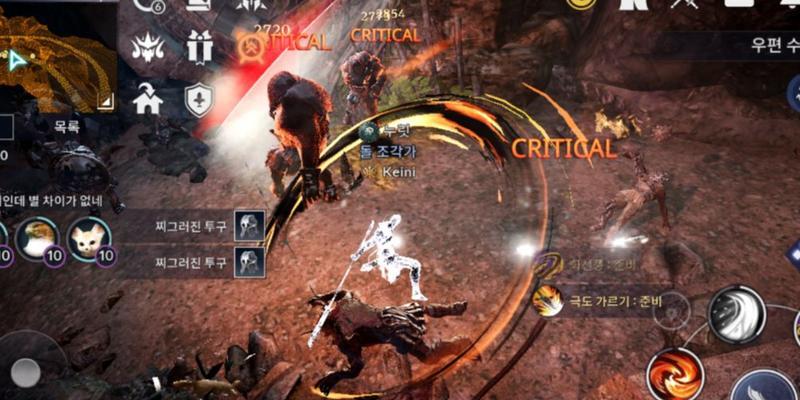Select the fennec fox pet portrait

(x=90, y=240)
